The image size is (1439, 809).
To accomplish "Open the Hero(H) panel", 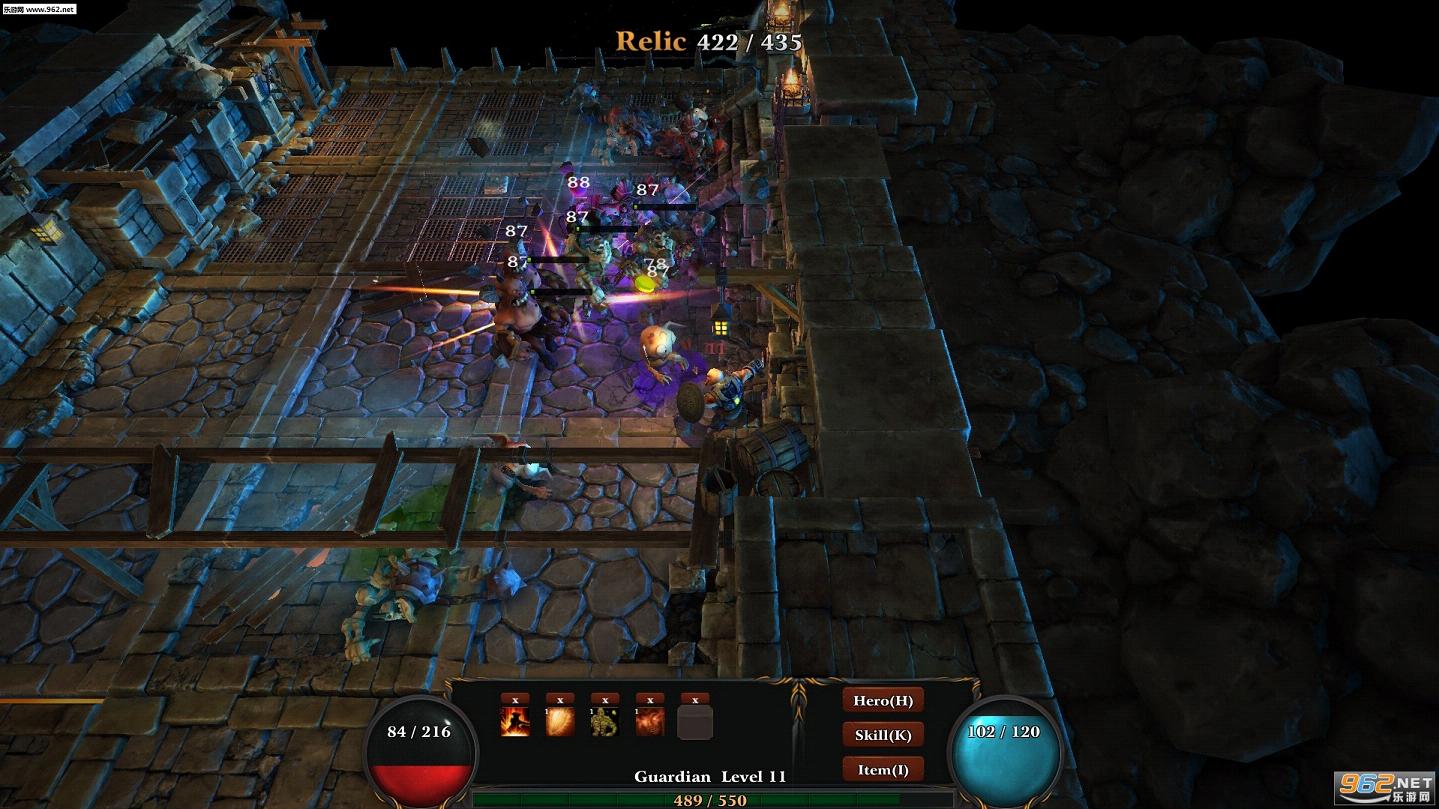I will (x=883, y=701).
